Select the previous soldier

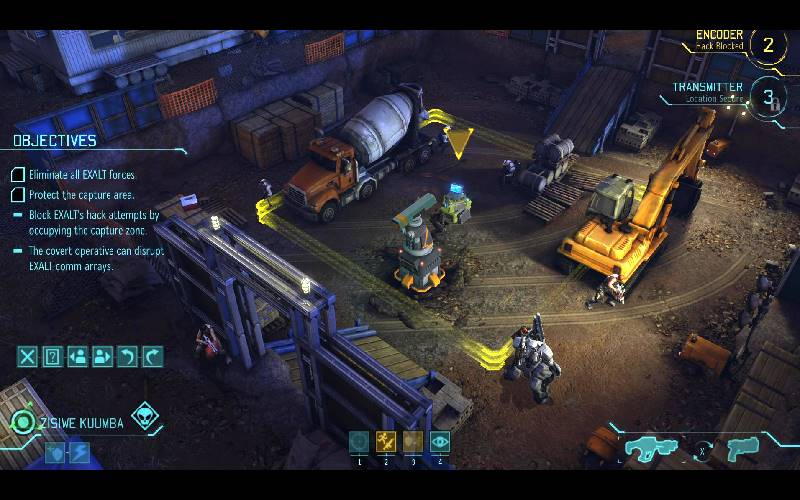(x=78, y=356)
